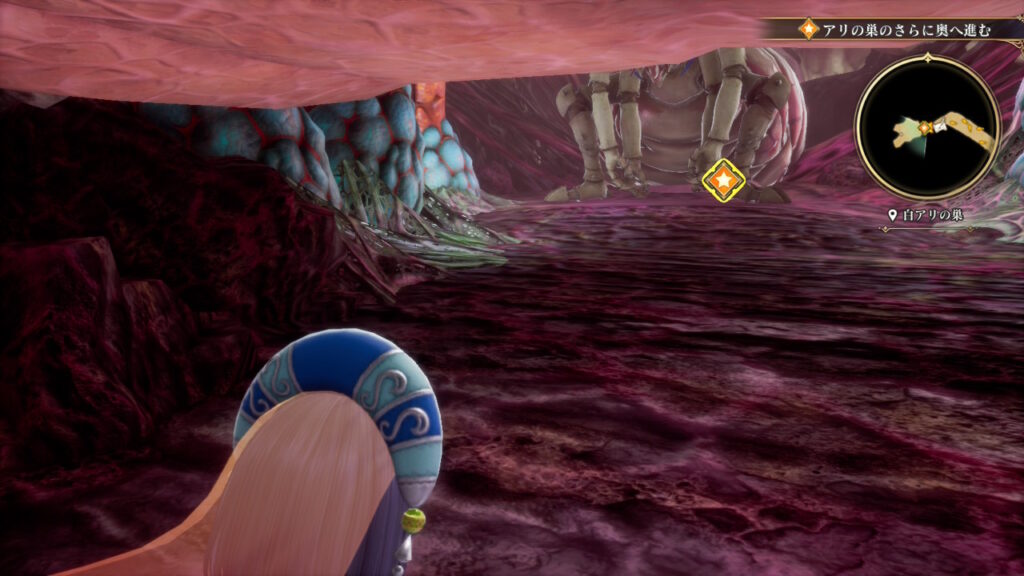Select the orange star quest waypoint marker
Image resolution: width=1024 pixels, height=576 pixels.
tap(722, 180)
